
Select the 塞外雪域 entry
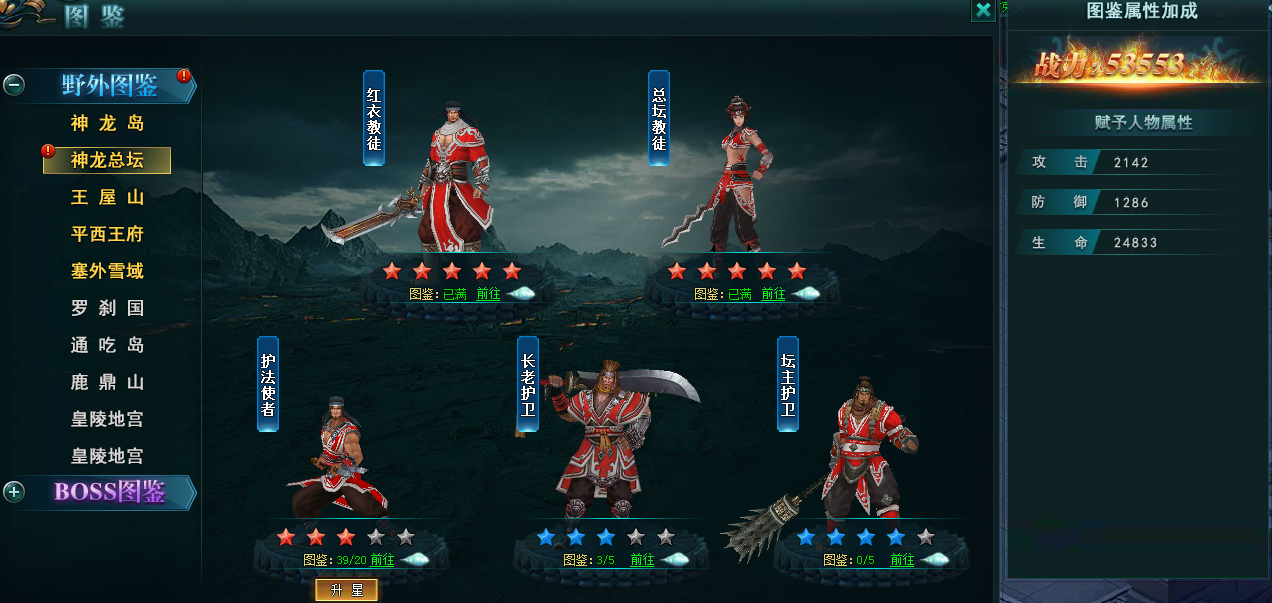107,271
